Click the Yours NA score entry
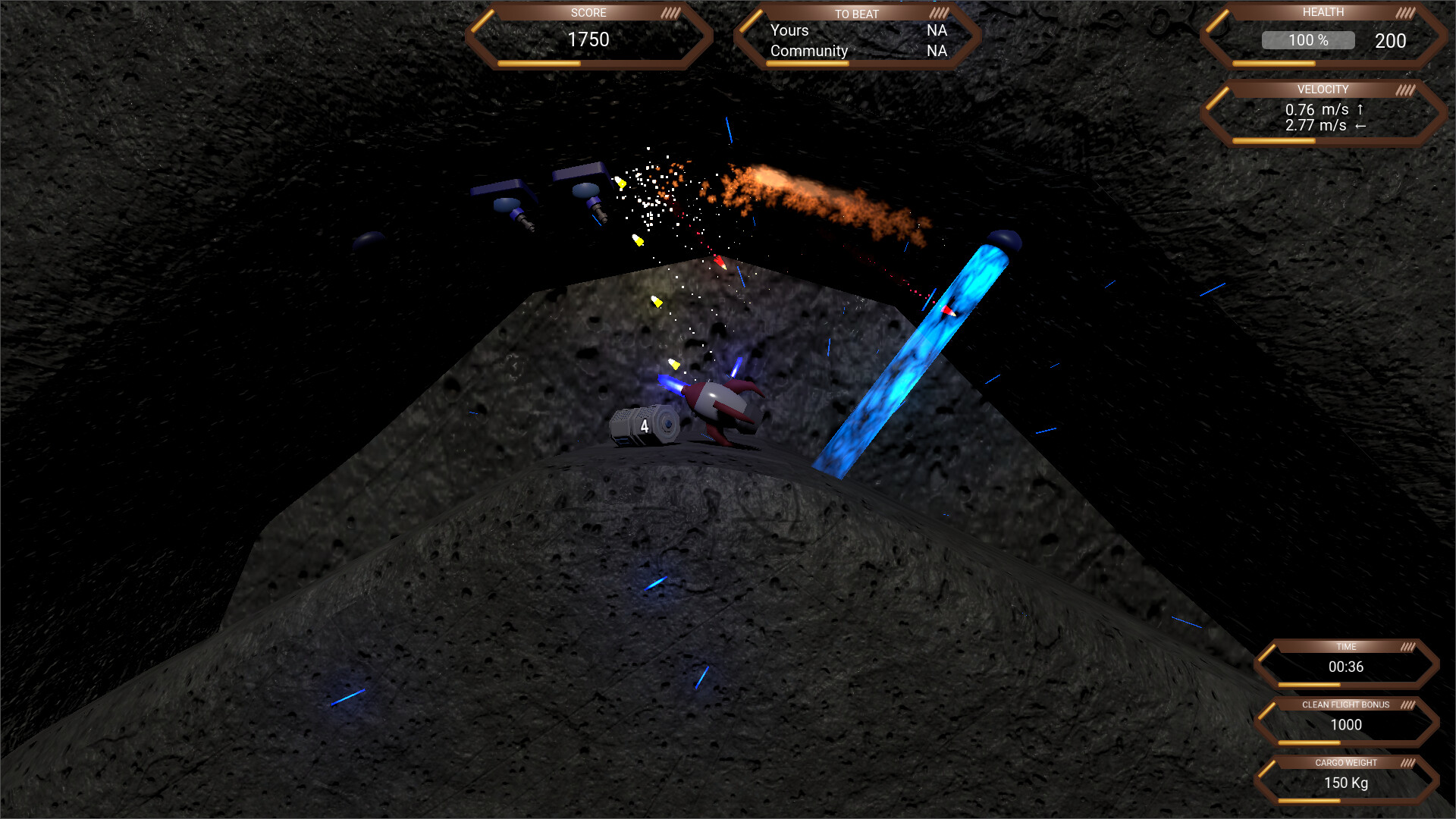 (x=857, y=31)
